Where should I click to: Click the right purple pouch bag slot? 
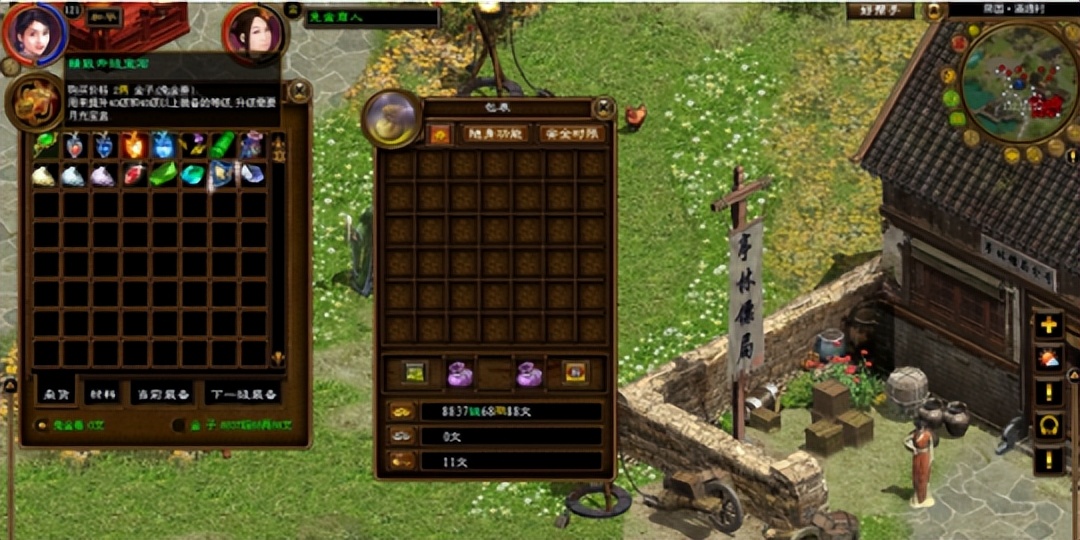pos(528,373)
